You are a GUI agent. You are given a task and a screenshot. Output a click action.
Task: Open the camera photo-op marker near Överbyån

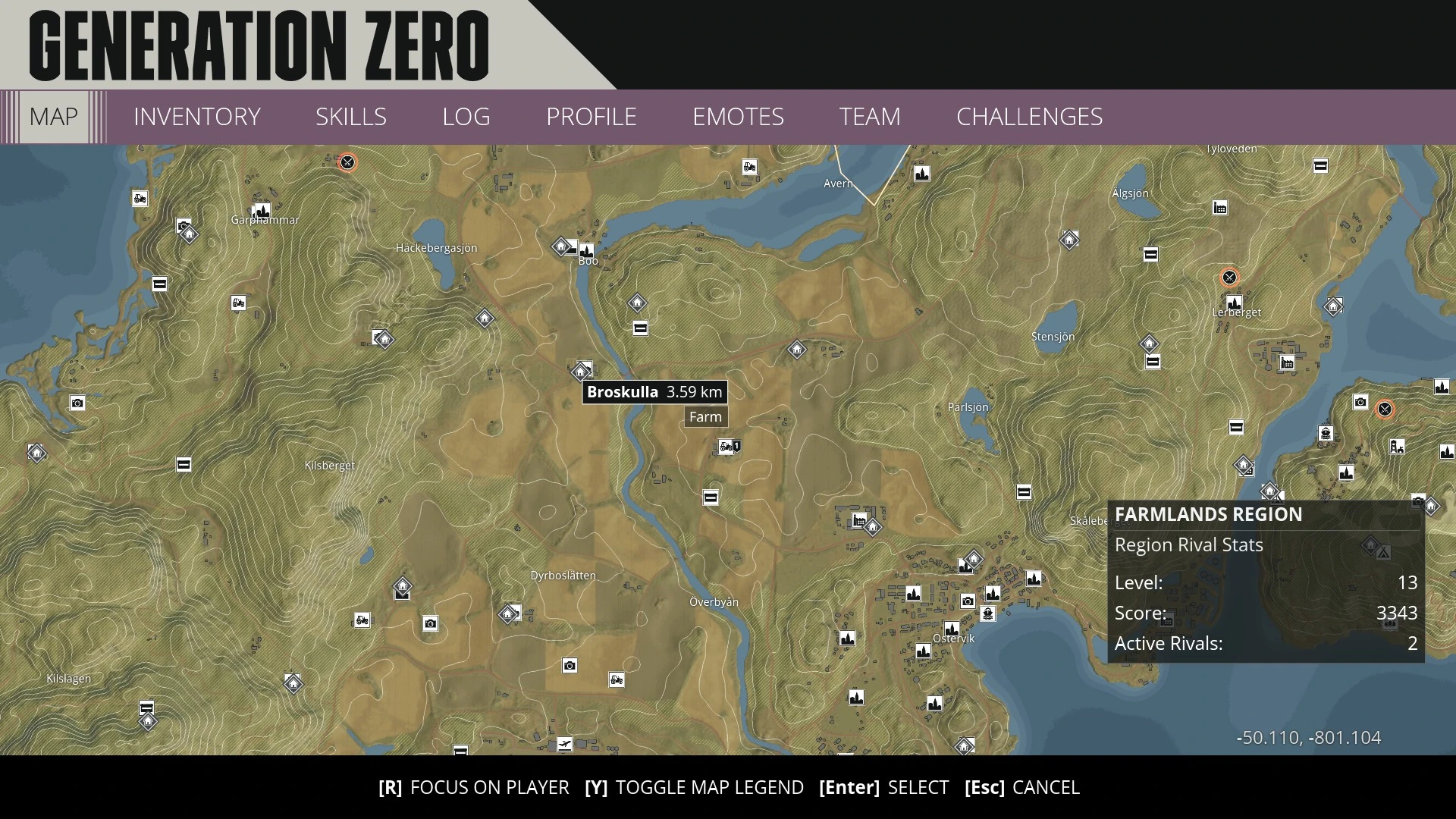pyautogui.click(x=570, y=666)
